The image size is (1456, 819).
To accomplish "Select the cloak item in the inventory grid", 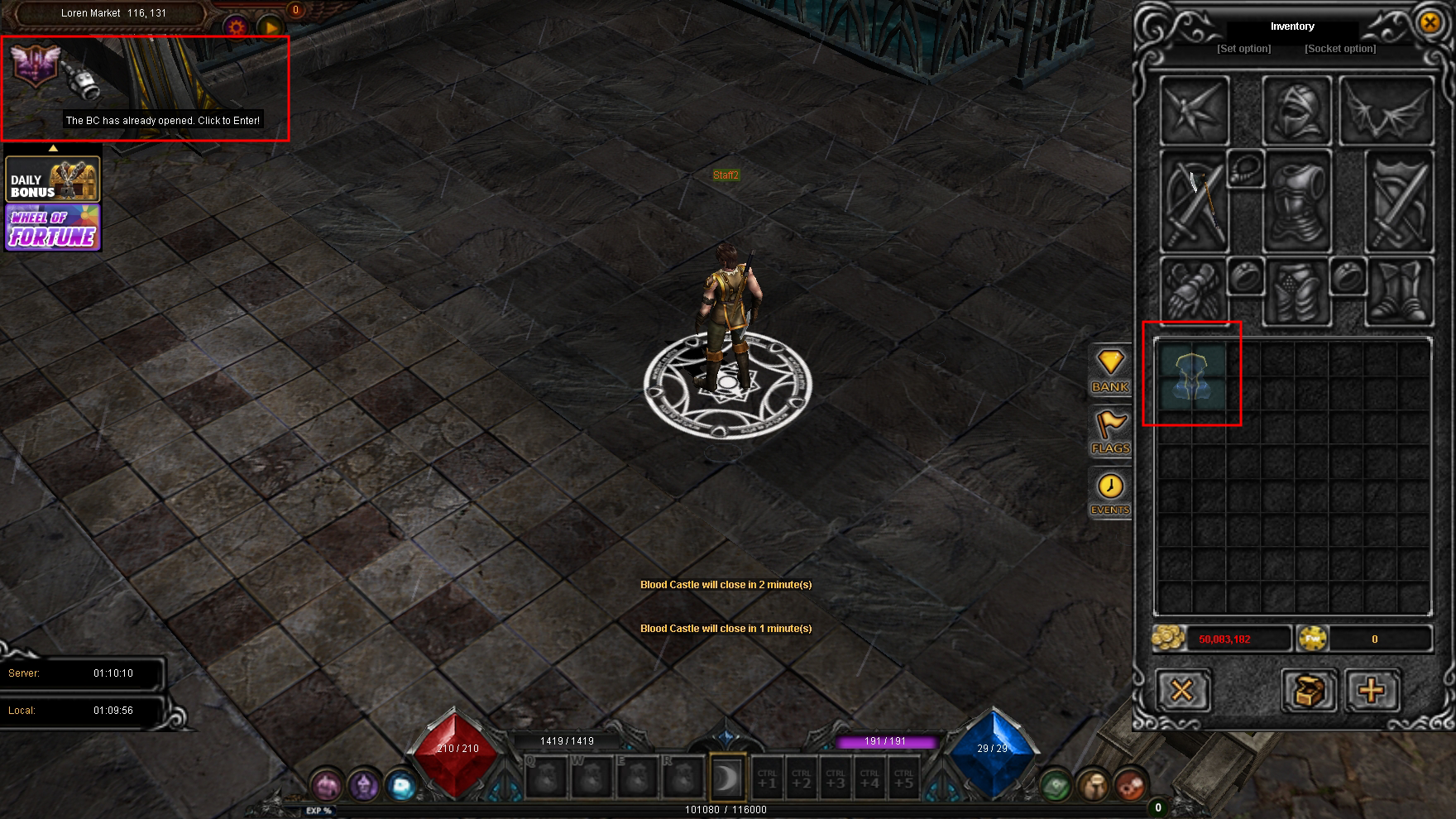I will point(1192,376).
